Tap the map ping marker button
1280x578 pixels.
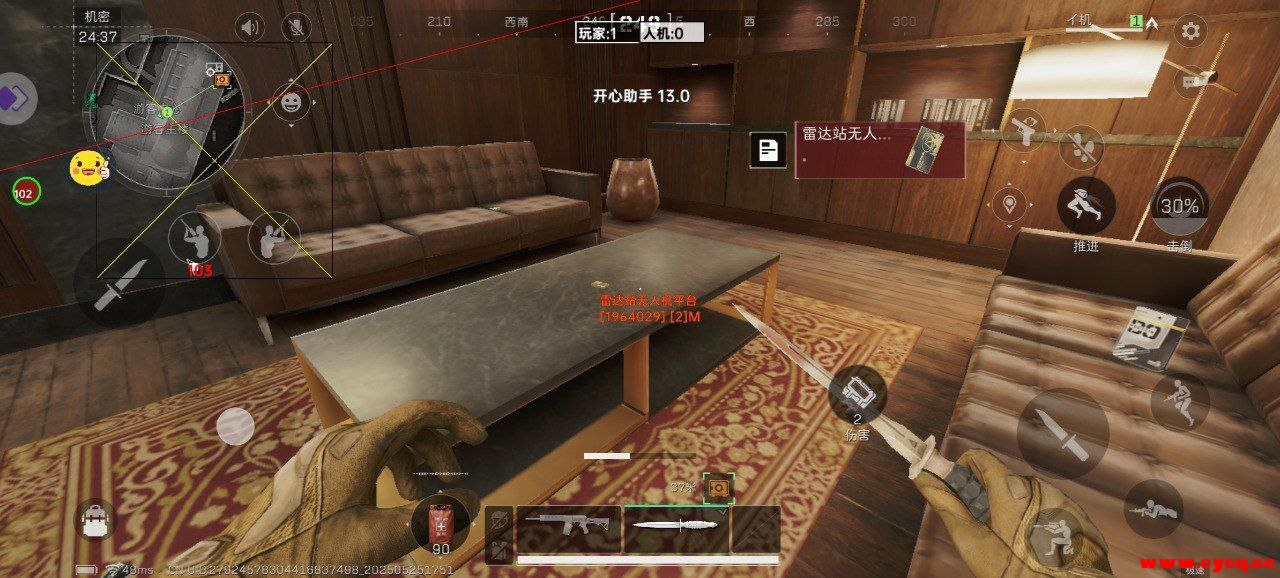tap(1010, 205)
